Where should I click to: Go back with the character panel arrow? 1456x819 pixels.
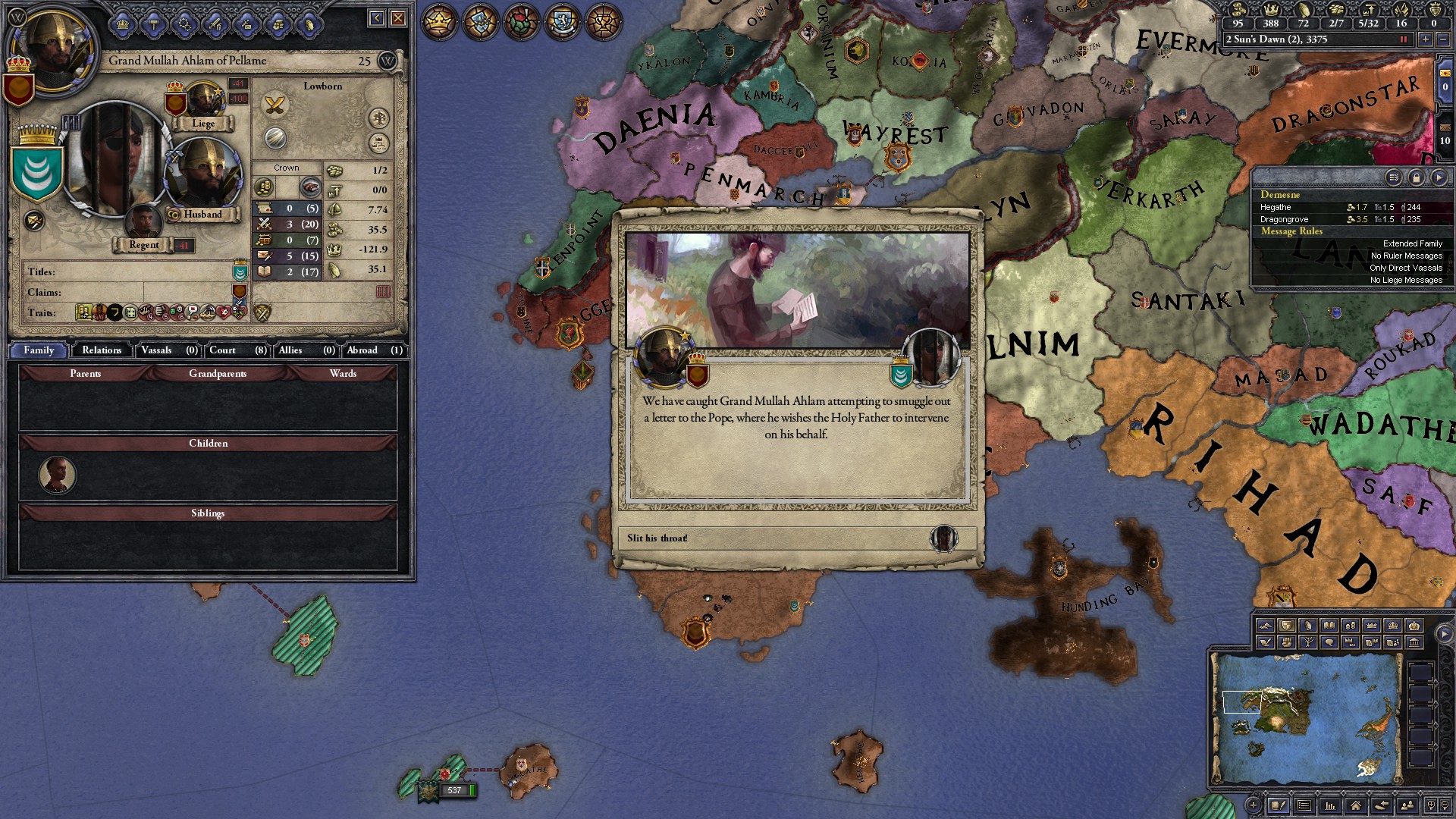click(x=376, y=18)
